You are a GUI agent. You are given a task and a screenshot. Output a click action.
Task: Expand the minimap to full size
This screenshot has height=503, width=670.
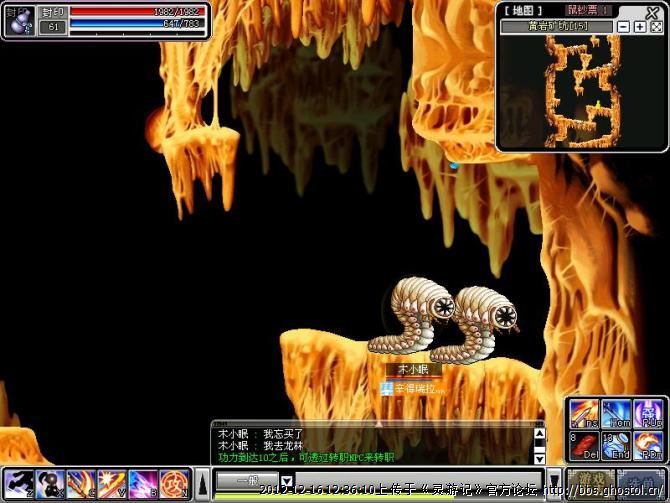[x=656, y=27]
